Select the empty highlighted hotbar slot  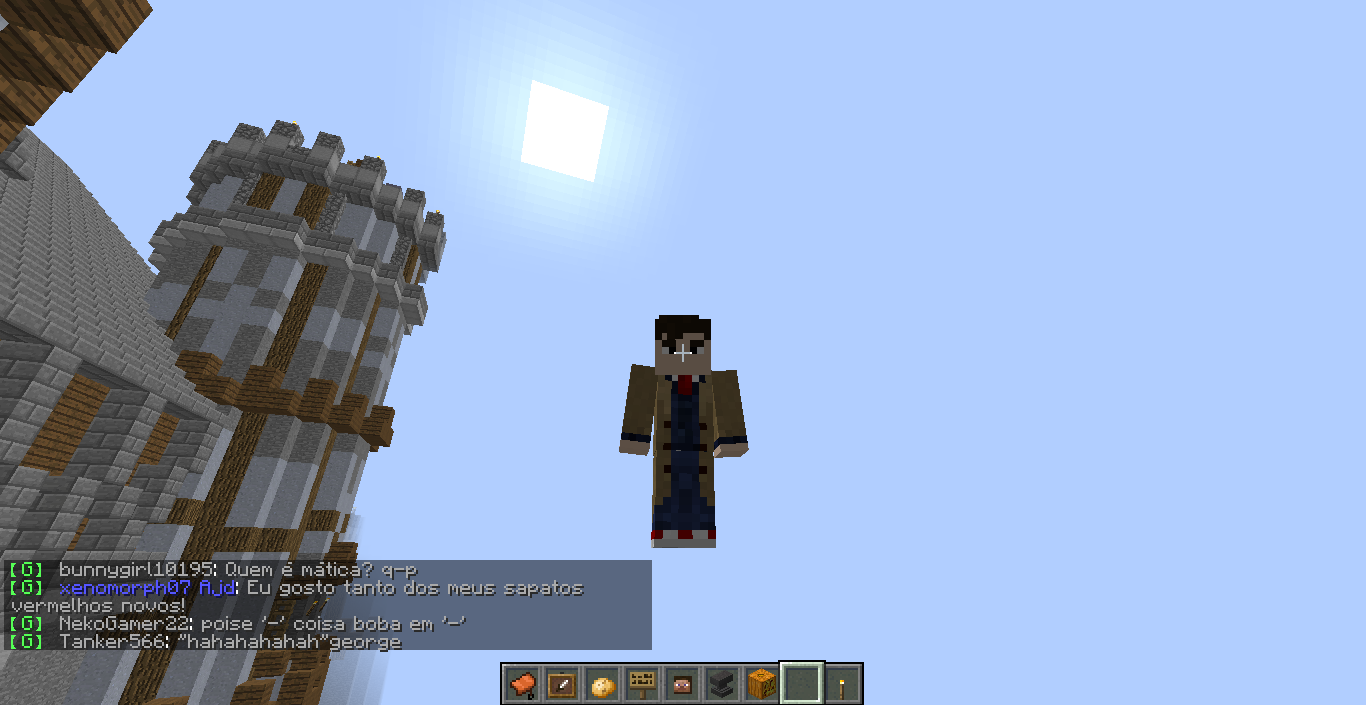tap(802, 685)
